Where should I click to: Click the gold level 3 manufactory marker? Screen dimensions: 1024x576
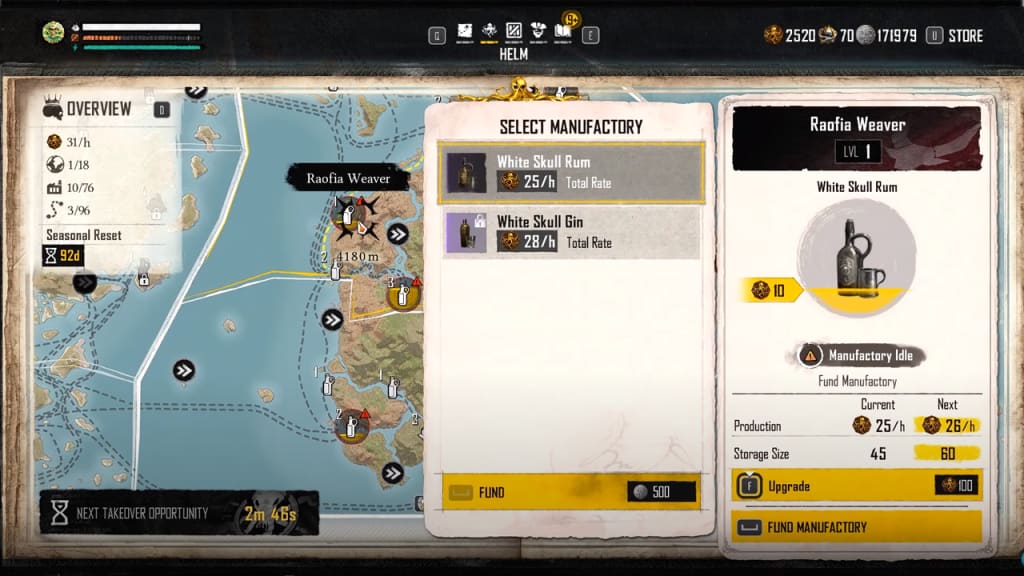(x=403, y=295)
